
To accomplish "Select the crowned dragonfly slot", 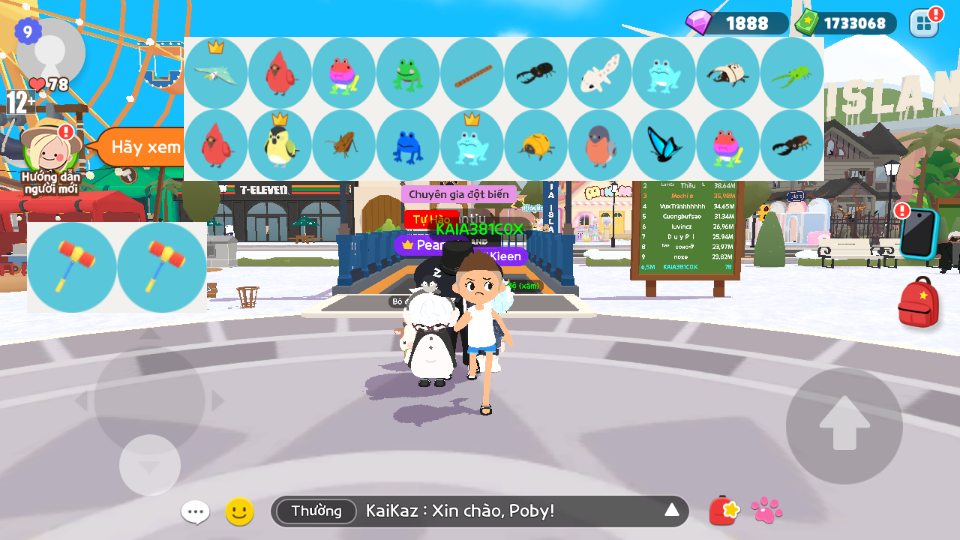I will [x=216, y=73].
